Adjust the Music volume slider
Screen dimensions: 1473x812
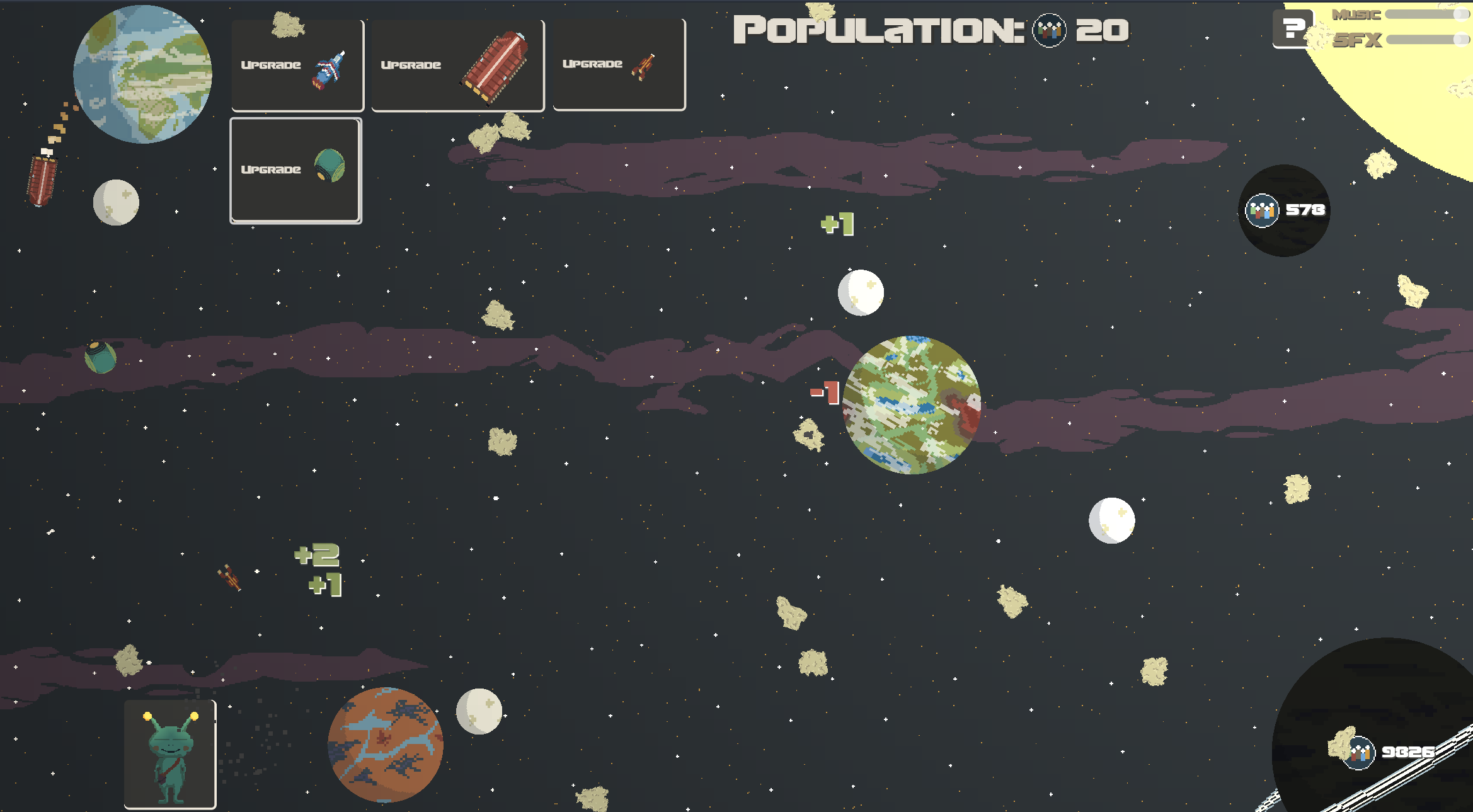tap(1426, 14)
